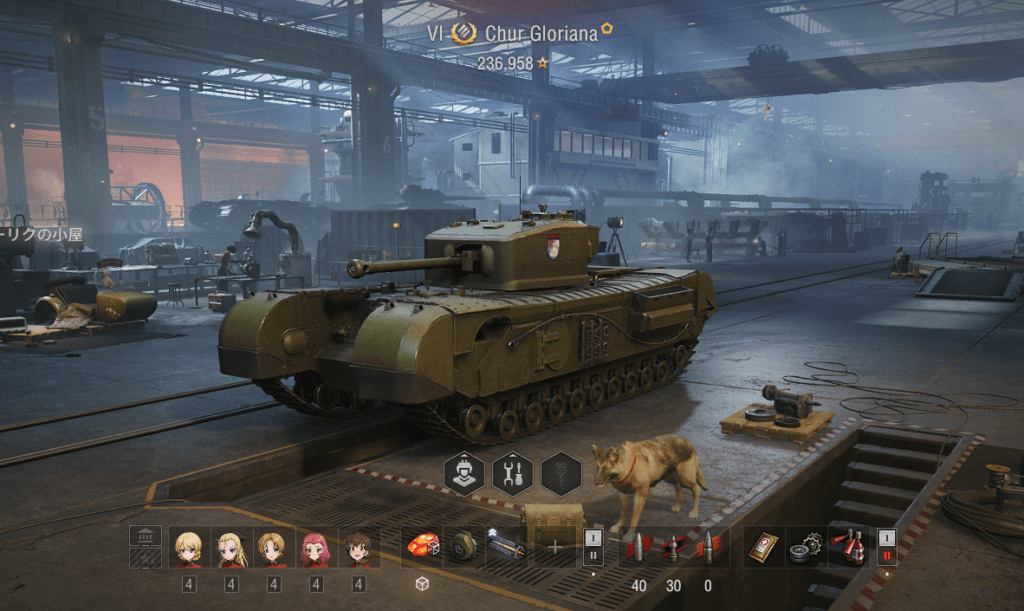
Task: Select the long blonde-haired crew member
Action: pos(231,548)
